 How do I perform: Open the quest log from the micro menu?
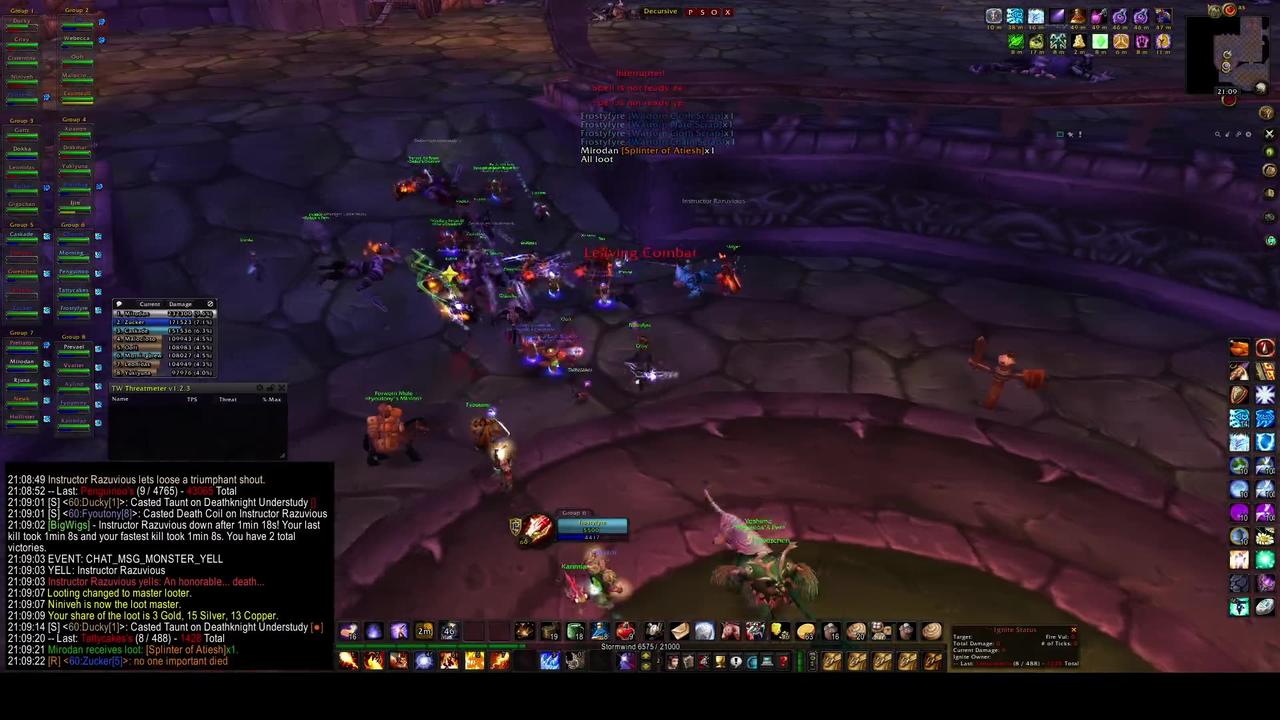pos(735,661)
